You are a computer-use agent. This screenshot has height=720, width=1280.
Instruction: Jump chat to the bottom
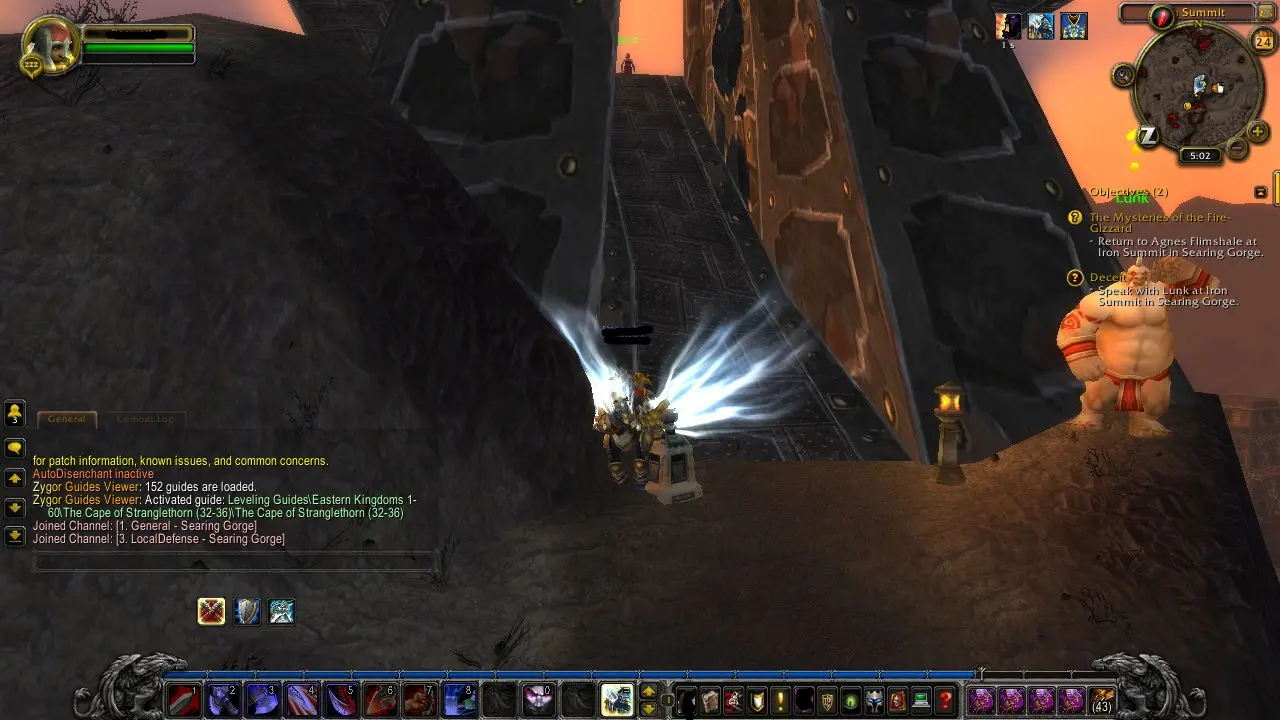tap(15, 536)
